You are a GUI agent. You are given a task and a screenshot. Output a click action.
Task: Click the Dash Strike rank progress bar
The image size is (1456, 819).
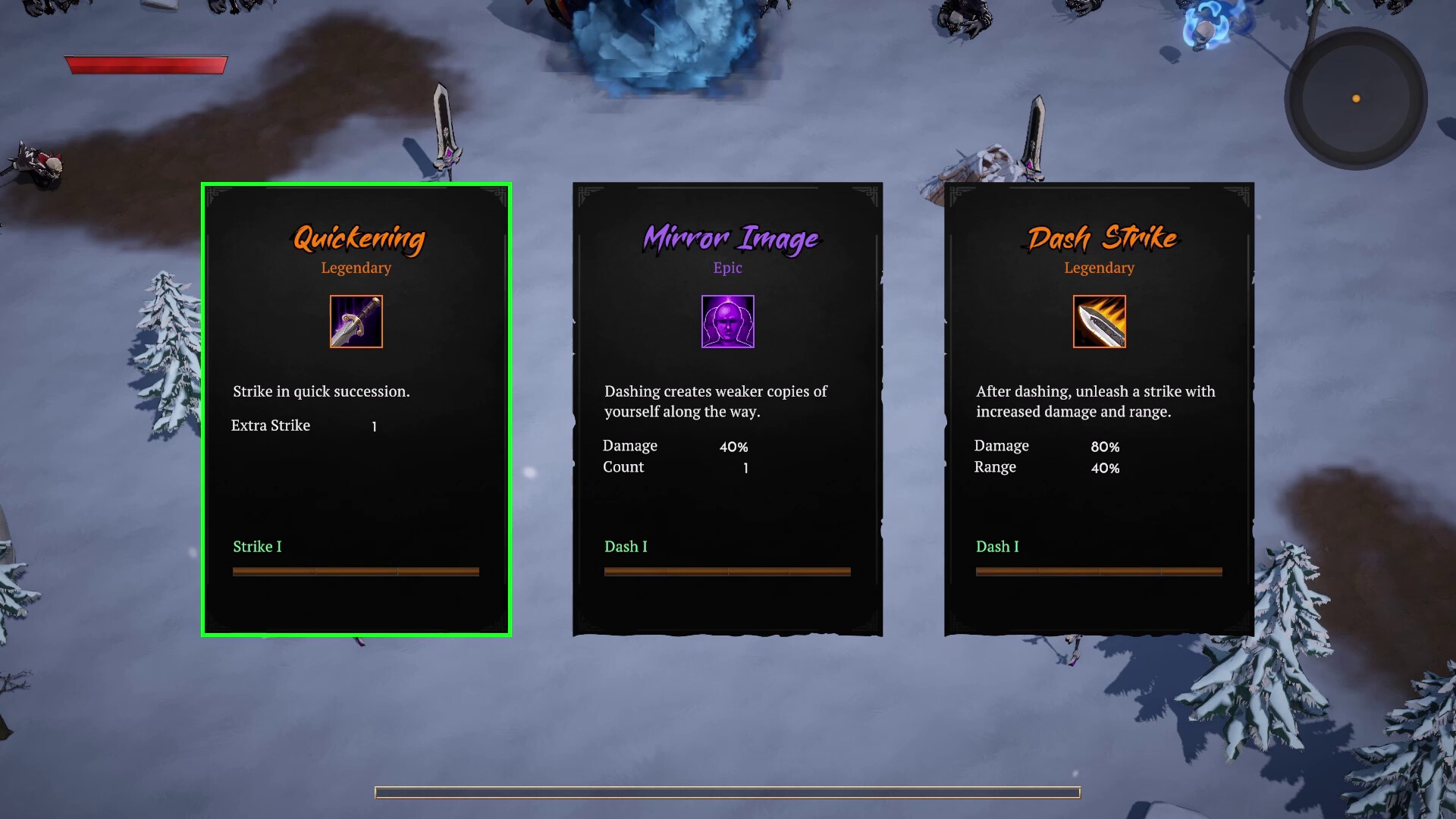(1098, 571)
